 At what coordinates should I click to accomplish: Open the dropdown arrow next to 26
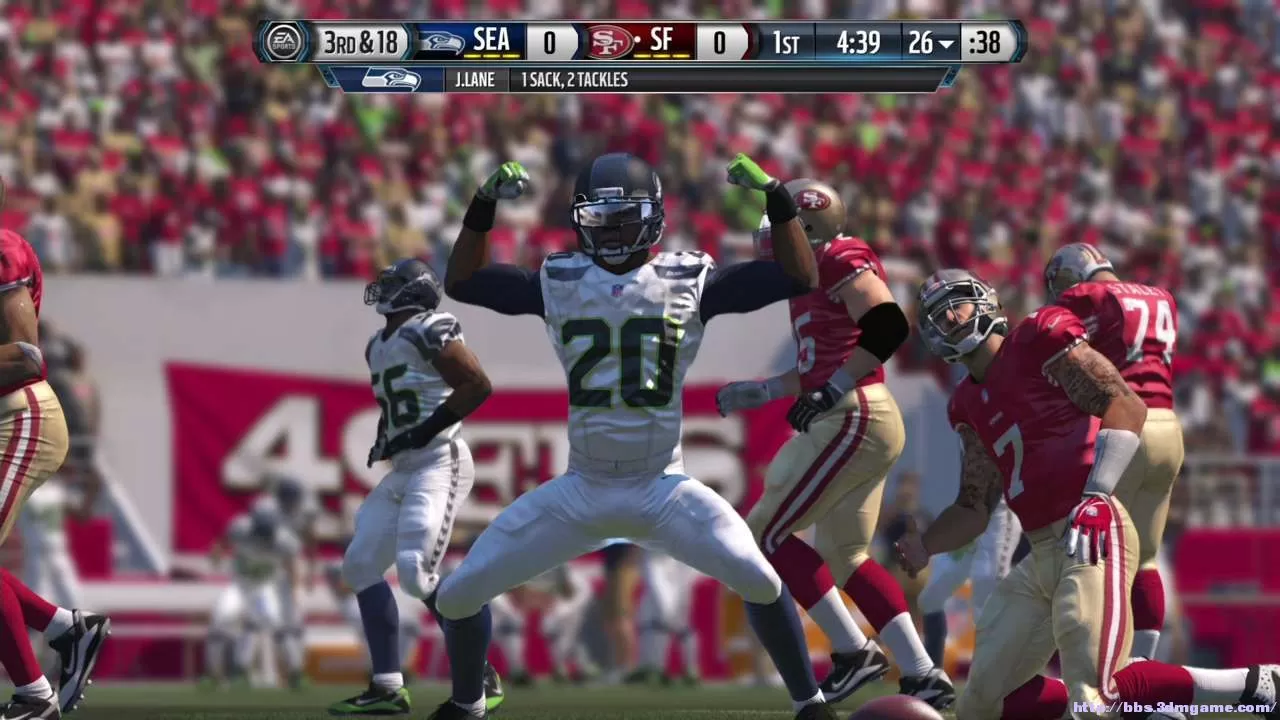(948, 44)
